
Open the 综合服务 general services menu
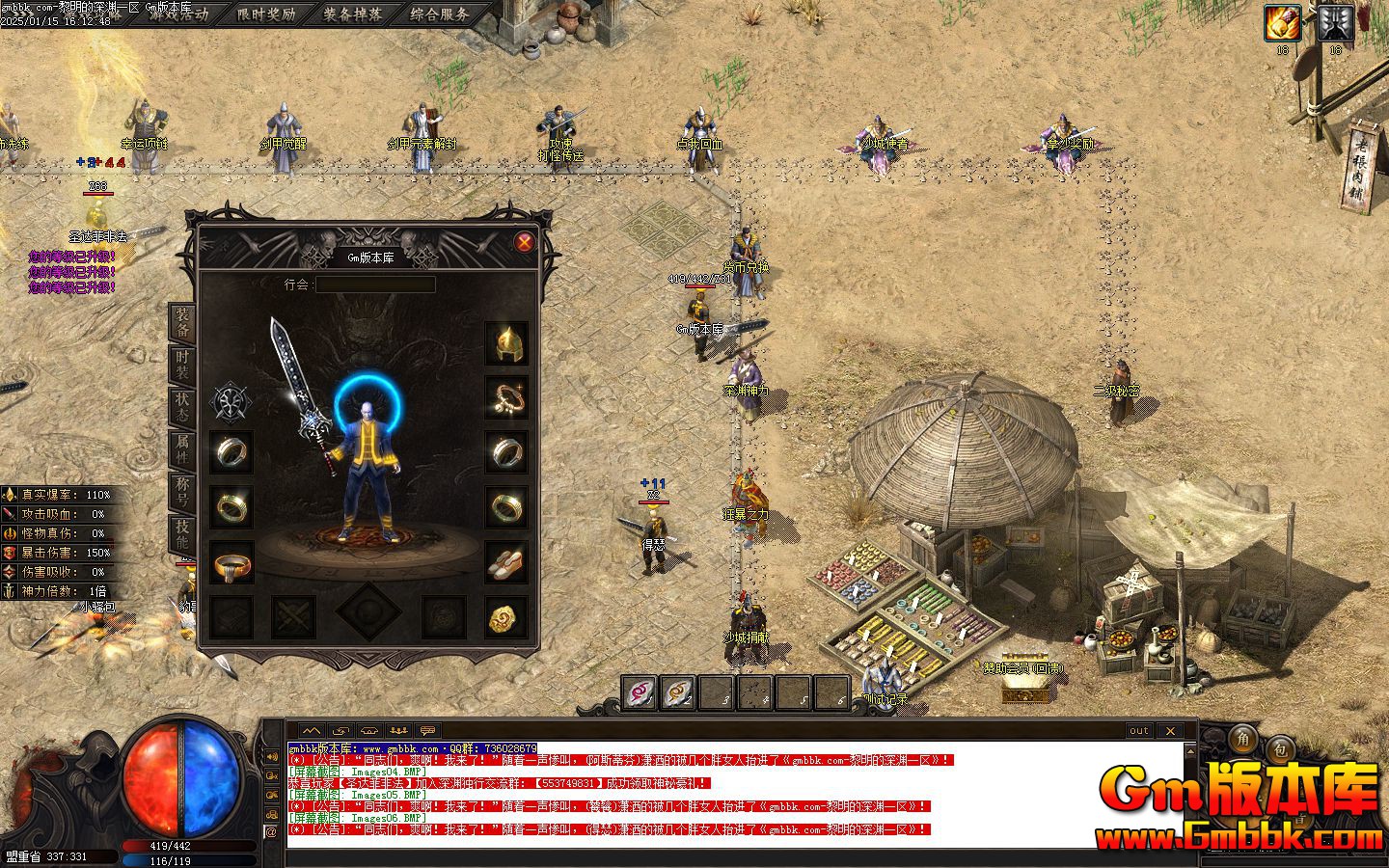(x=440, y=14)
